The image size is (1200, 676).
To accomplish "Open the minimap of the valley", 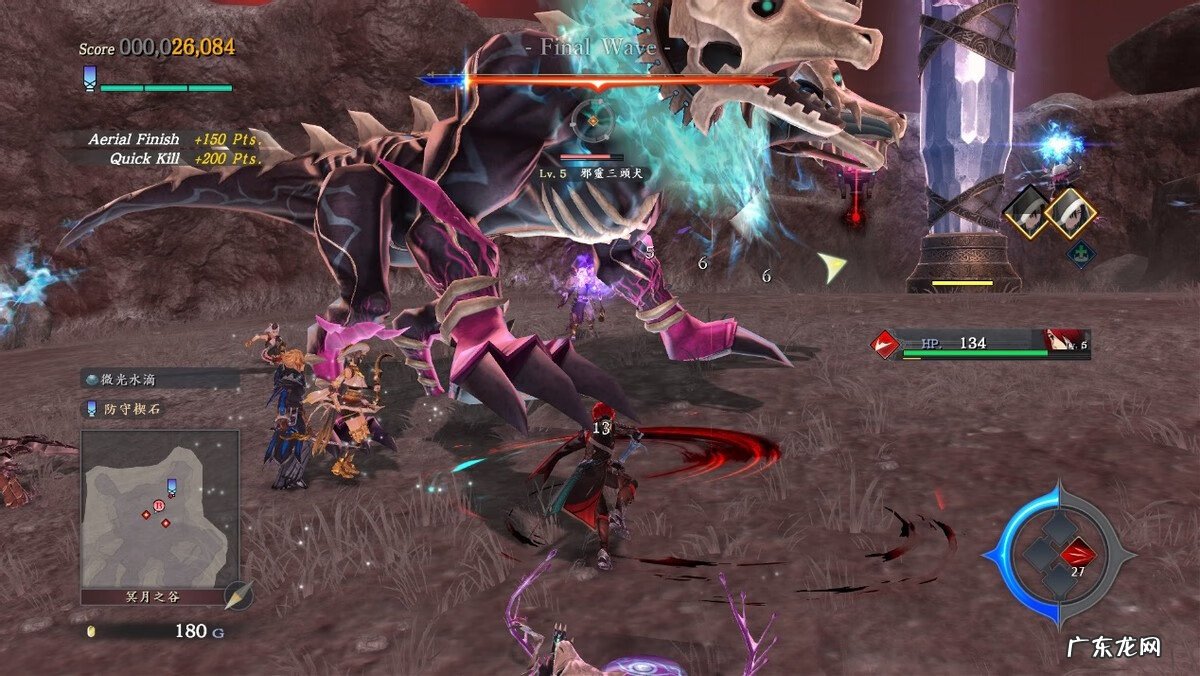I will (160, 510).
